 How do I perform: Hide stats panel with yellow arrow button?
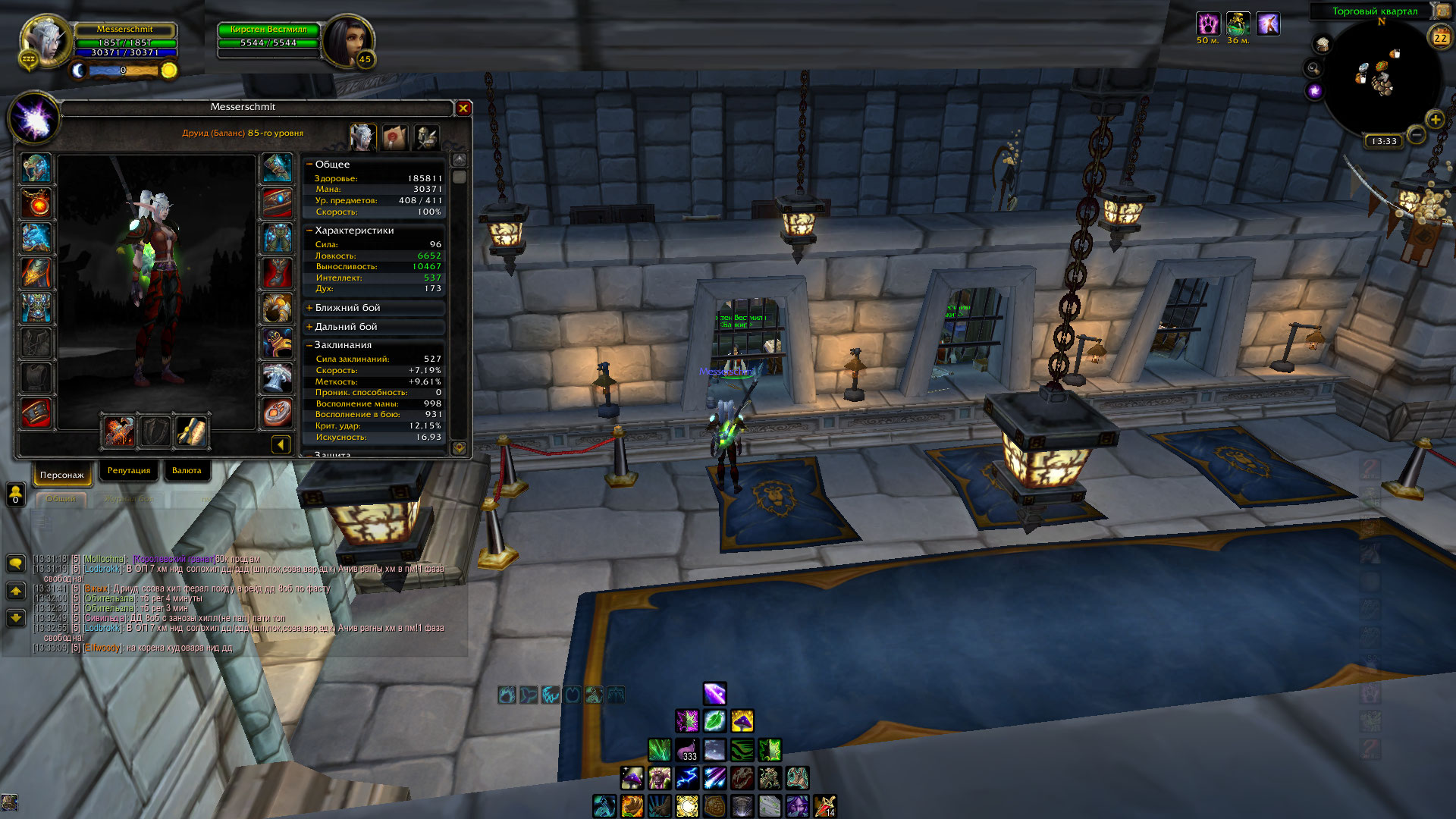[x=281, y=444]
